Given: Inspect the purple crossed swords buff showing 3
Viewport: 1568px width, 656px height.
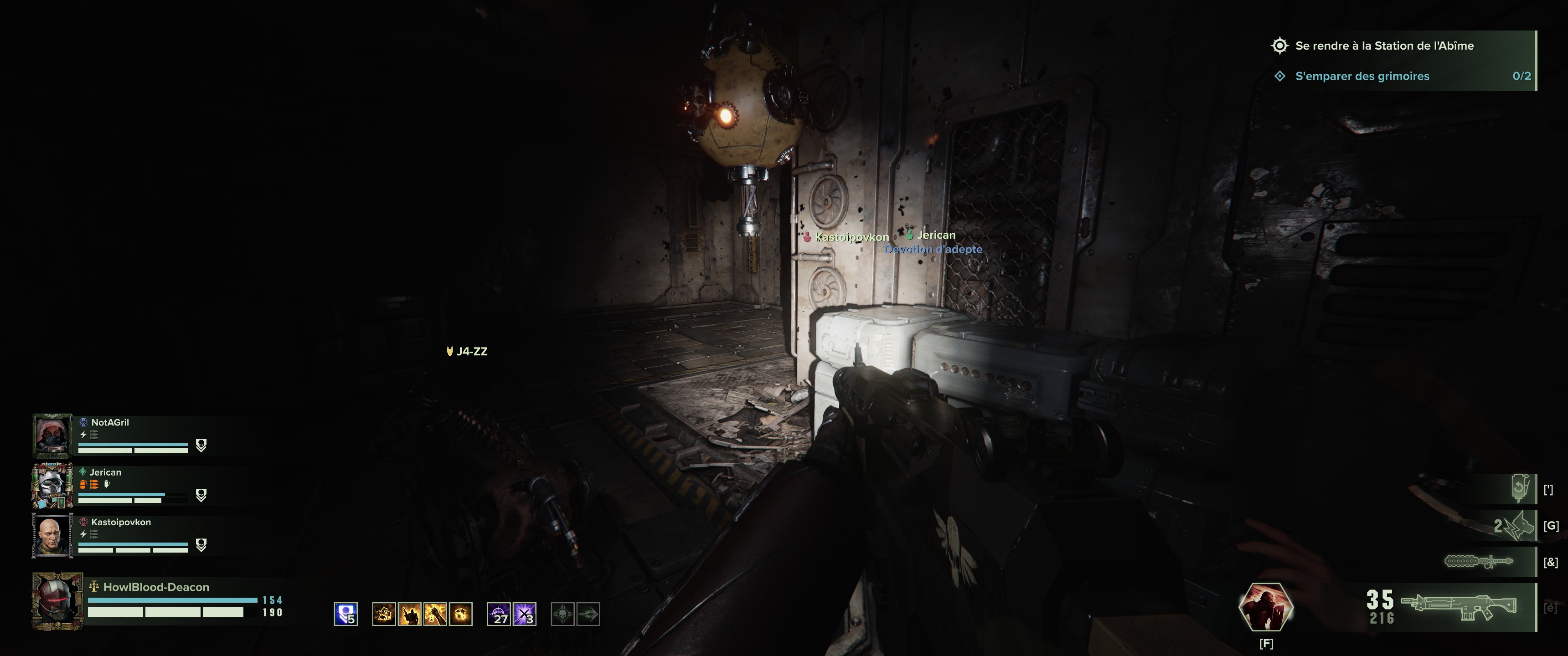Looking at the screenshot, I should [x=525, y=614].
